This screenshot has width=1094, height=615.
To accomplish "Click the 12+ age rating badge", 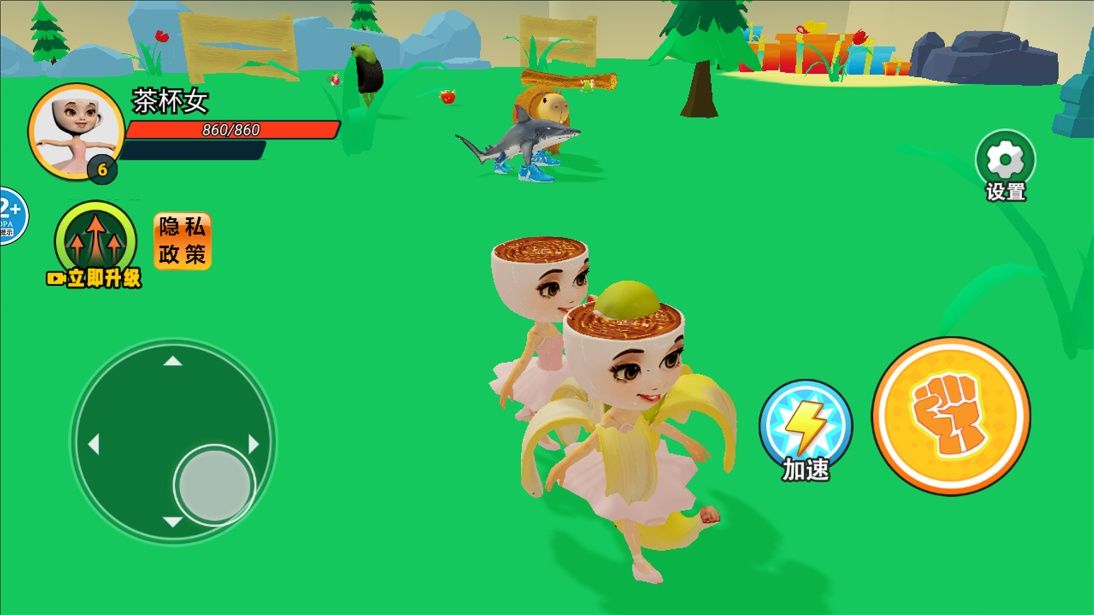I will (10, 215).
